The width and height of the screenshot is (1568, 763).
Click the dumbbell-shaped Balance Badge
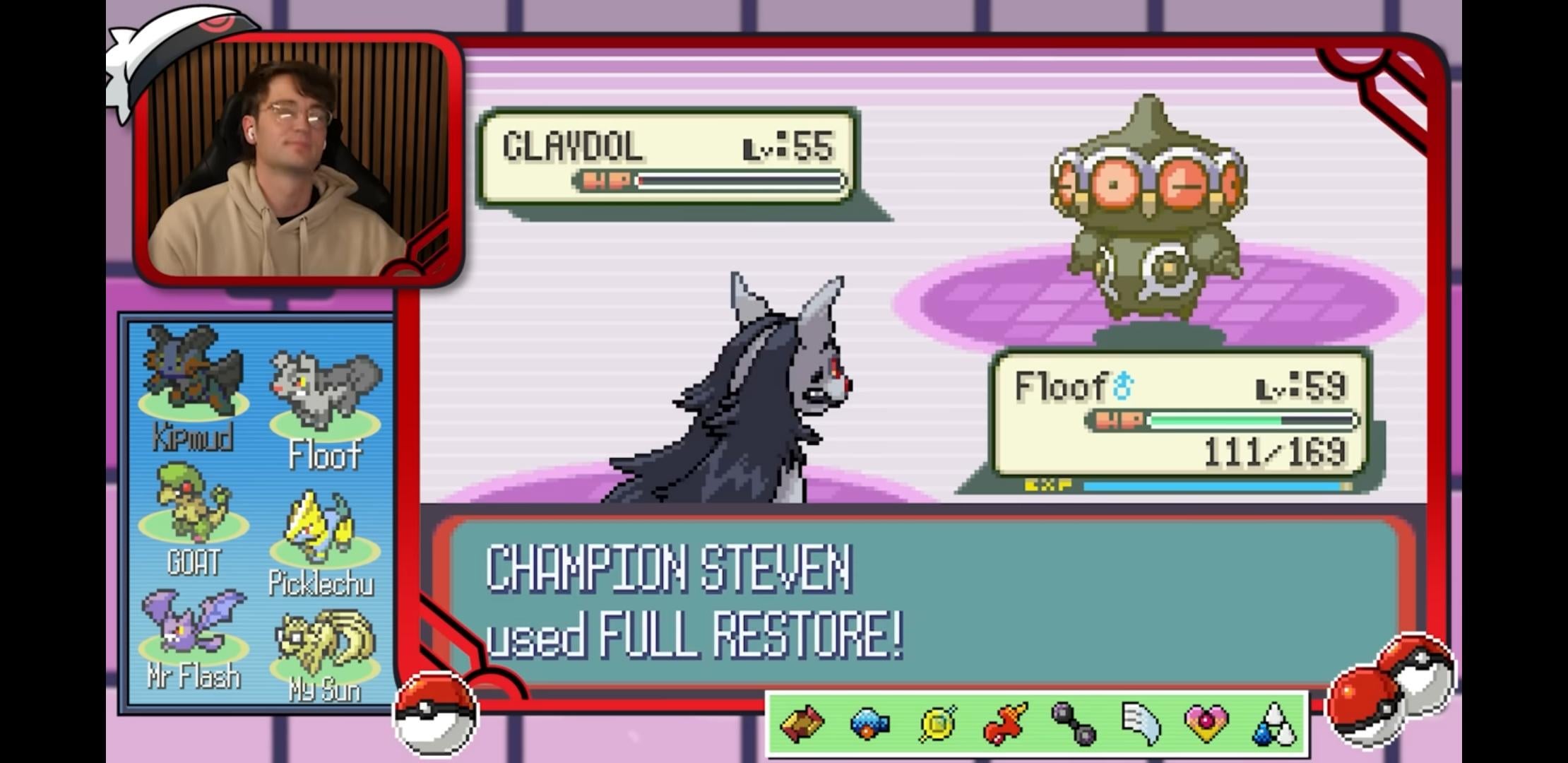coord(1073,723)
